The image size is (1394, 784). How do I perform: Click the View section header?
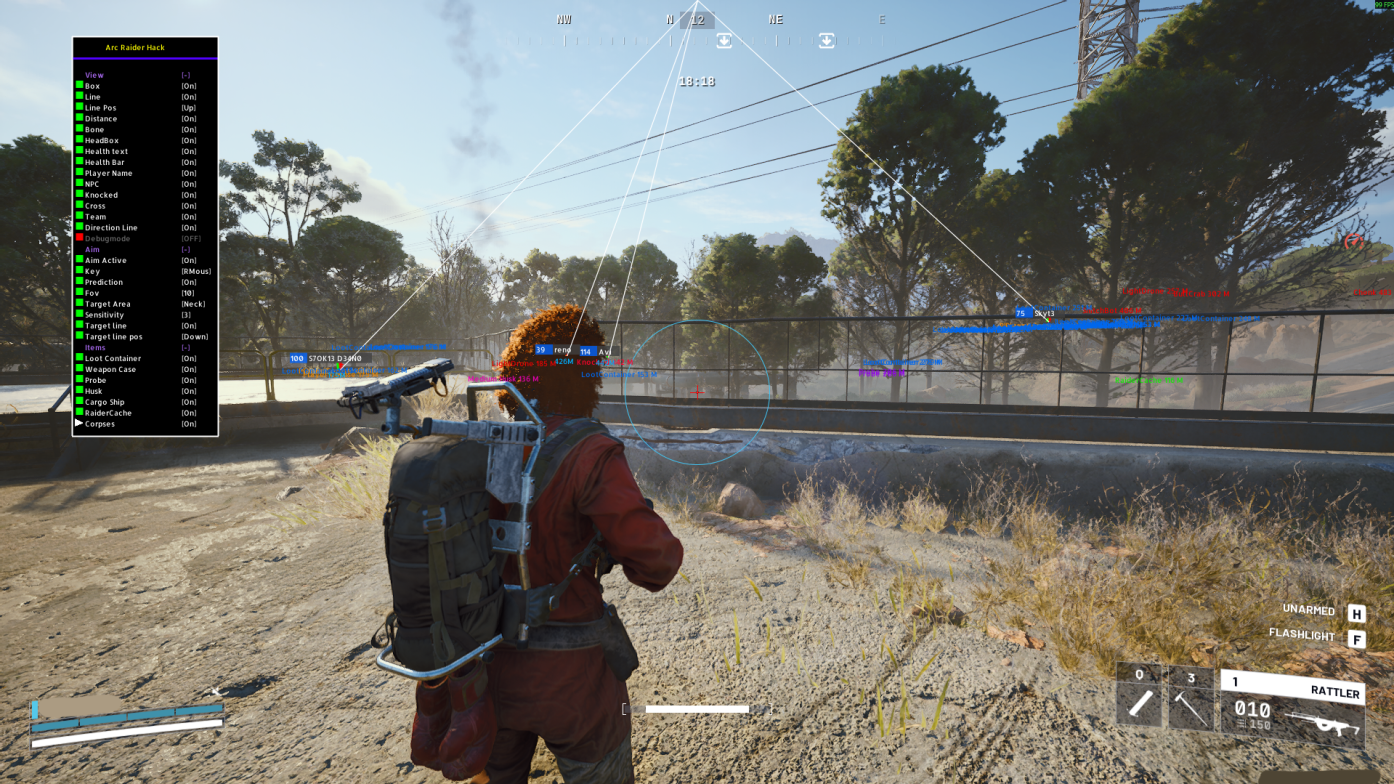[93, 75]
